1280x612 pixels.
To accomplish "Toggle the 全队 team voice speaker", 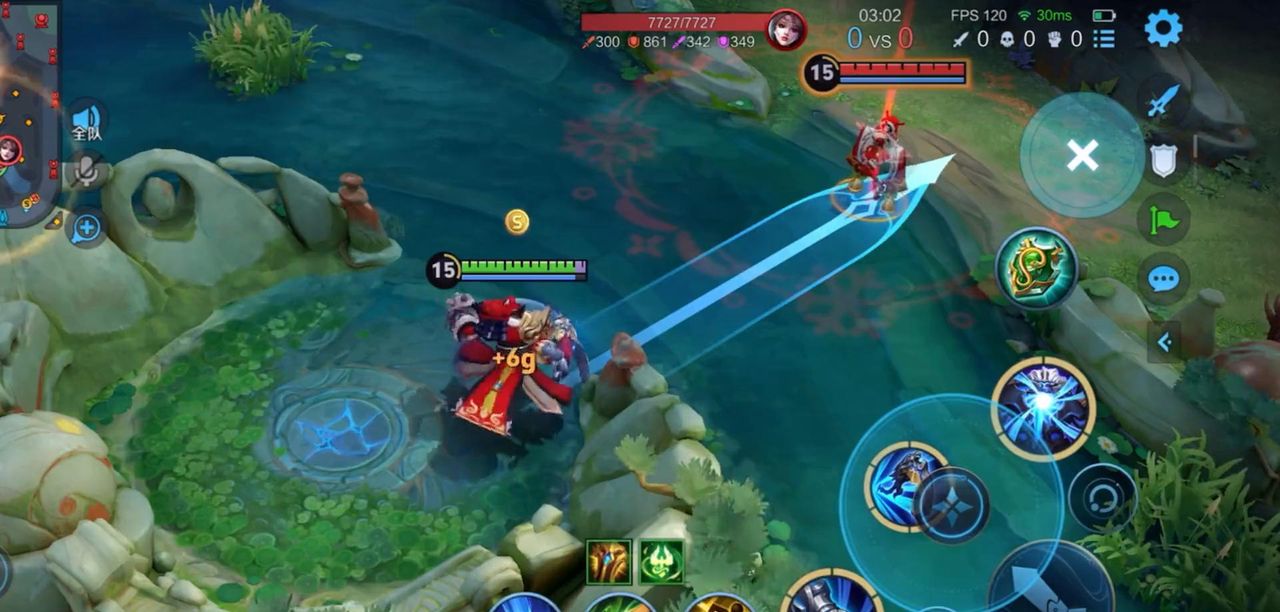I will pyautogui.click(x=87, y=122).
